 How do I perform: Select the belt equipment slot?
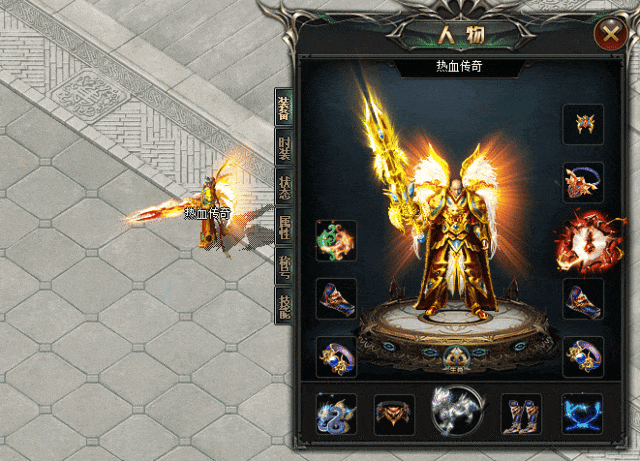click(394, 413)
